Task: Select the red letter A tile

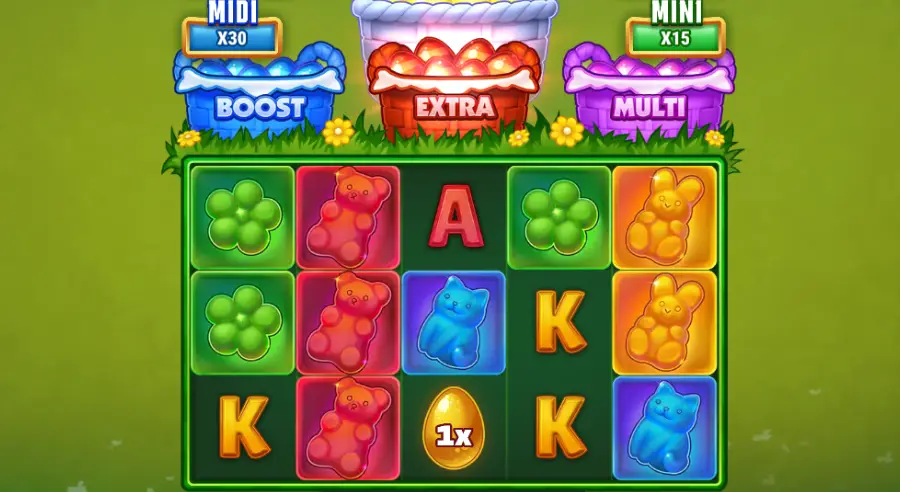Action: pyautogui.click(x=454, y=219)
